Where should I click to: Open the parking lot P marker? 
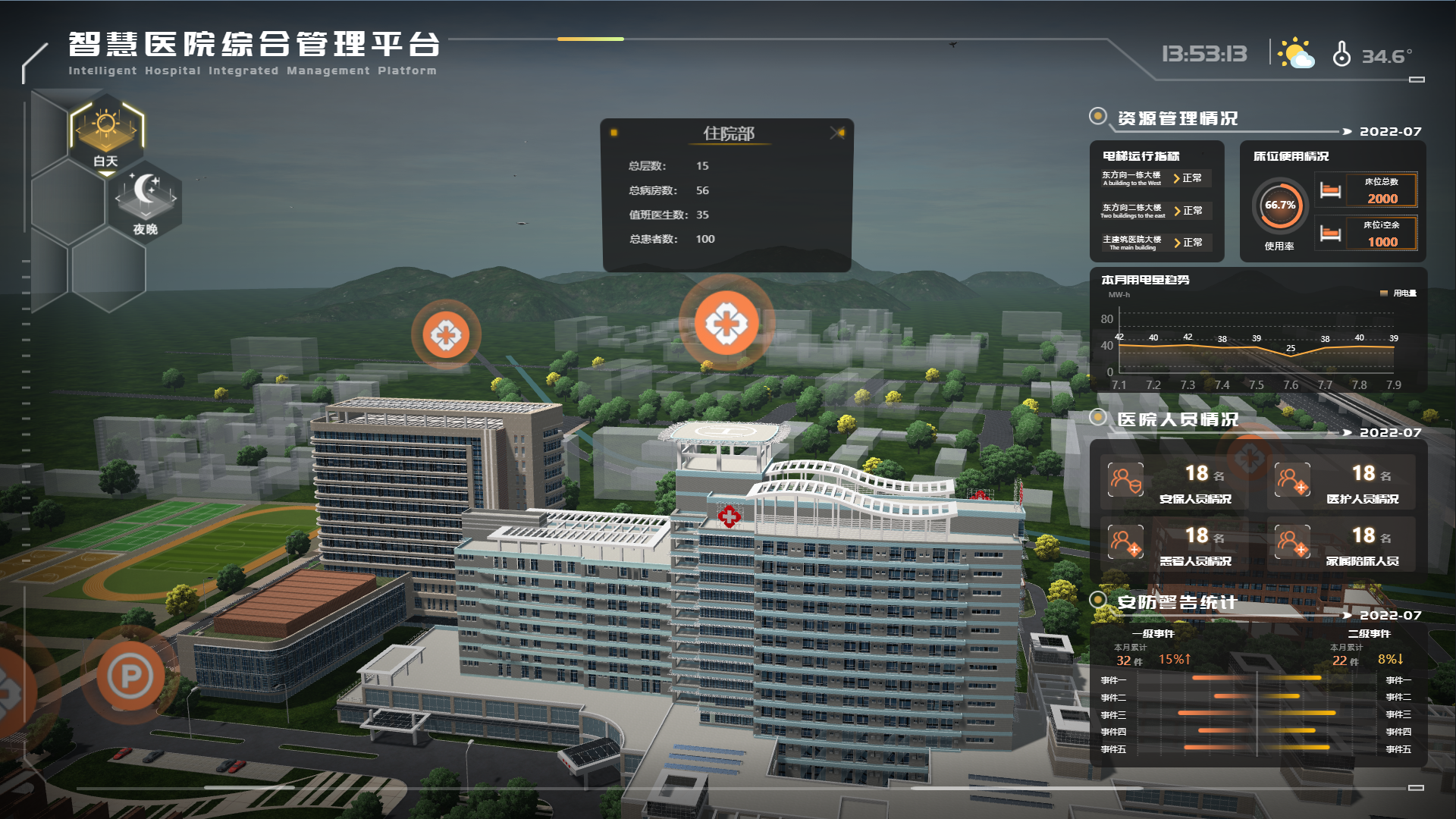[129, 673]
